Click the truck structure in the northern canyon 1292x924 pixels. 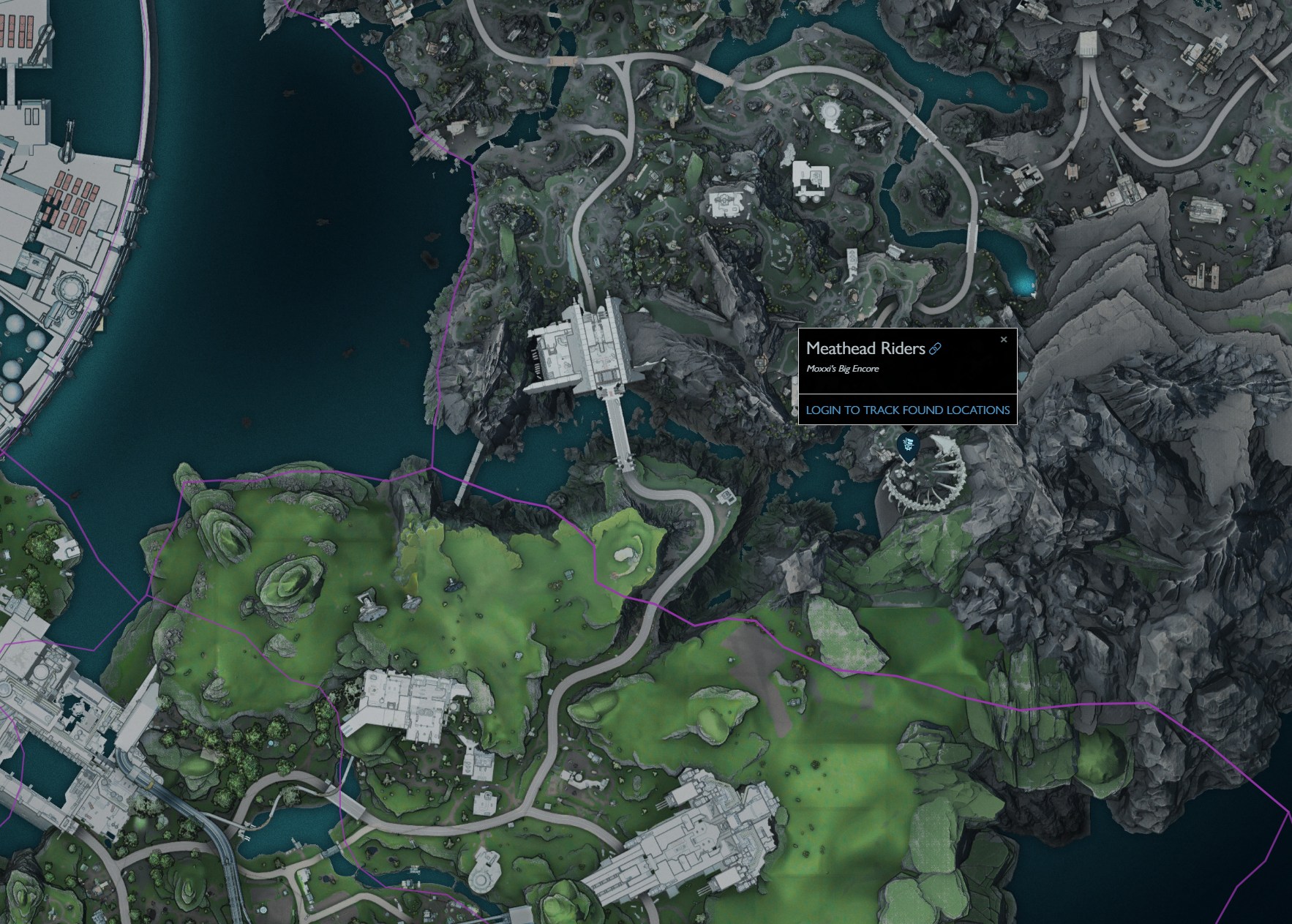(812, 179)
